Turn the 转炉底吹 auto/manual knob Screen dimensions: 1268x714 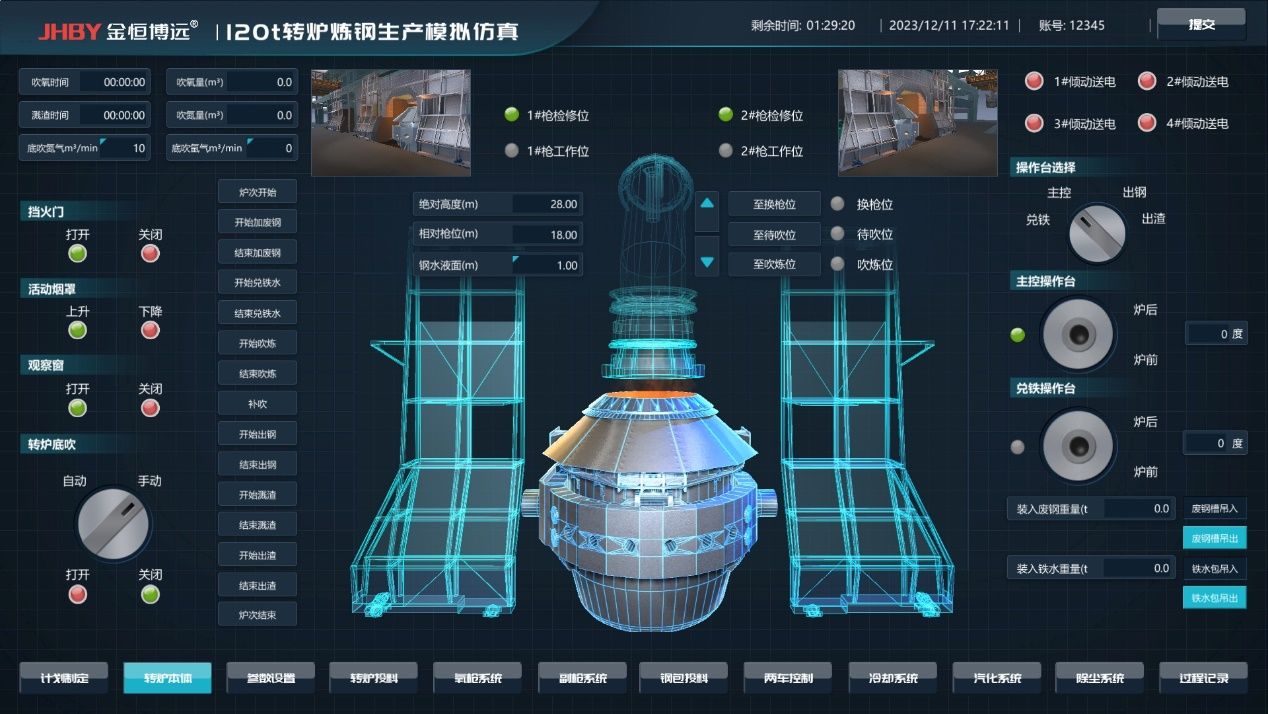pos(113,524)
